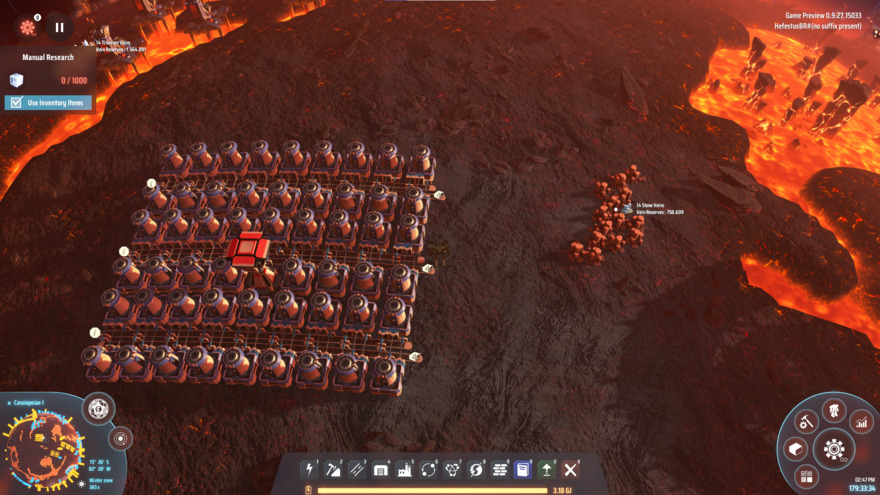
Task: Pause the research queue
Action: pyautogui.click(x=59, y=28)
